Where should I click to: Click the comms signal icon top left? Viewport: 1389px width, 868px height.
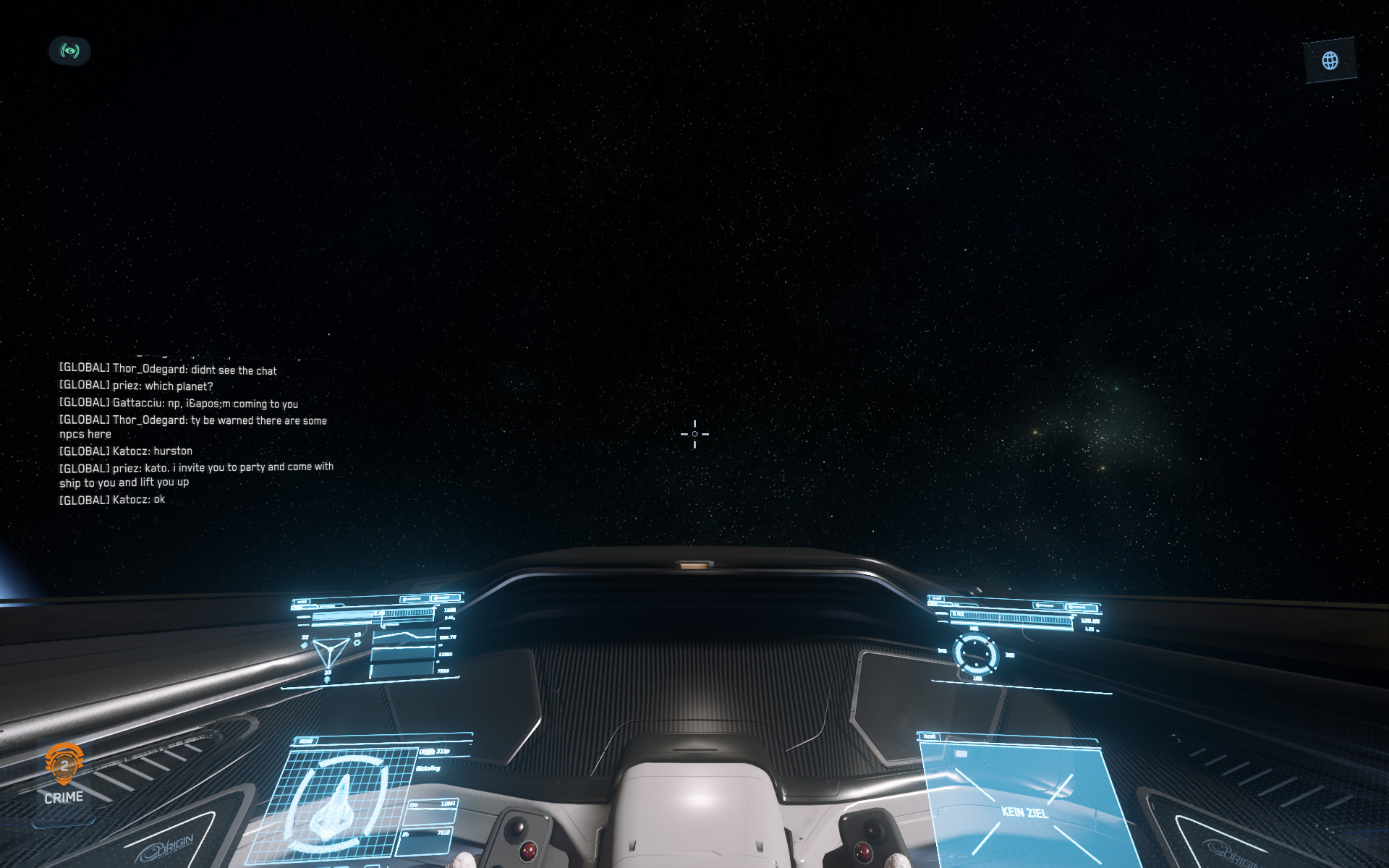(69, 51)
